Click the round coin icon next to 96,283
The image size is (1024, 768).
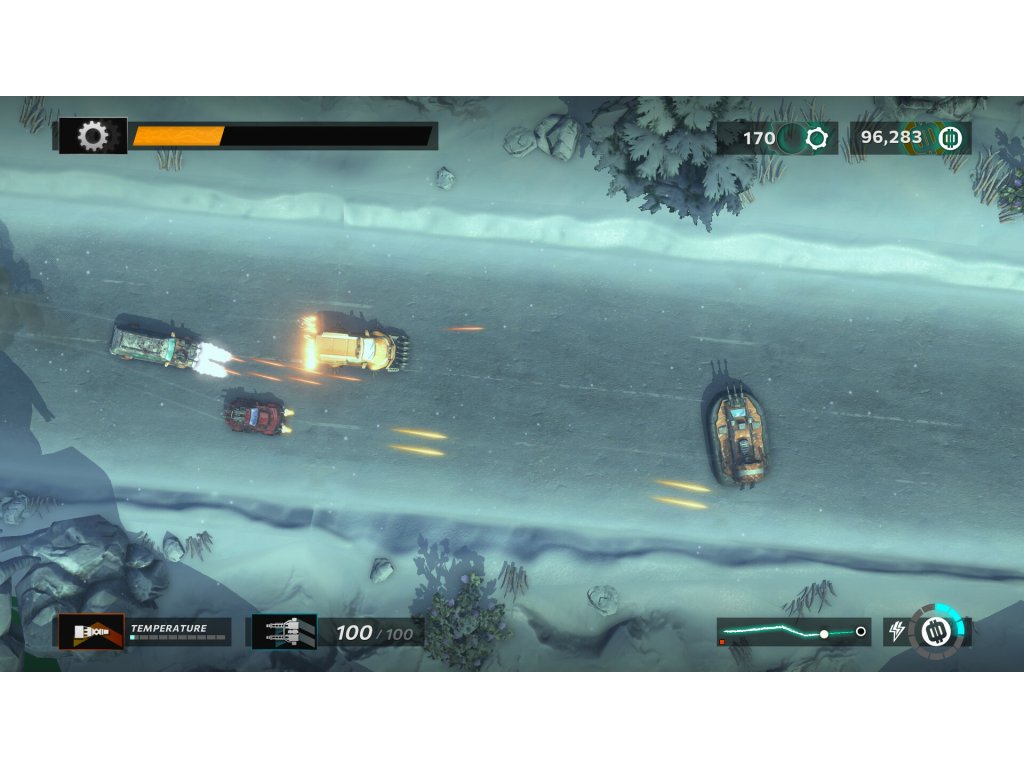(x=950, y=138)
